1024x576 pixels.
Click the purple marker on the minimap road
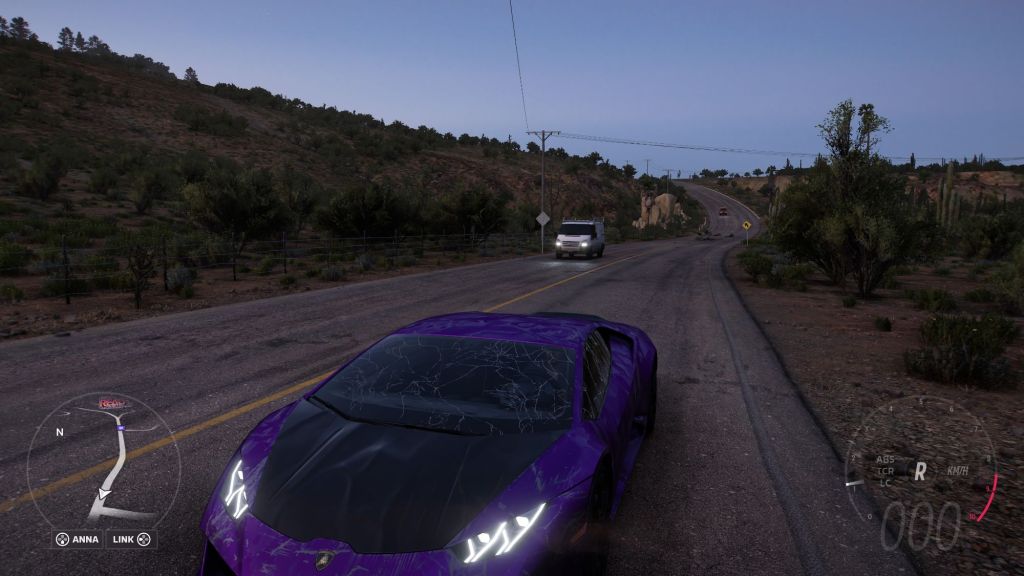click(120, 427)
